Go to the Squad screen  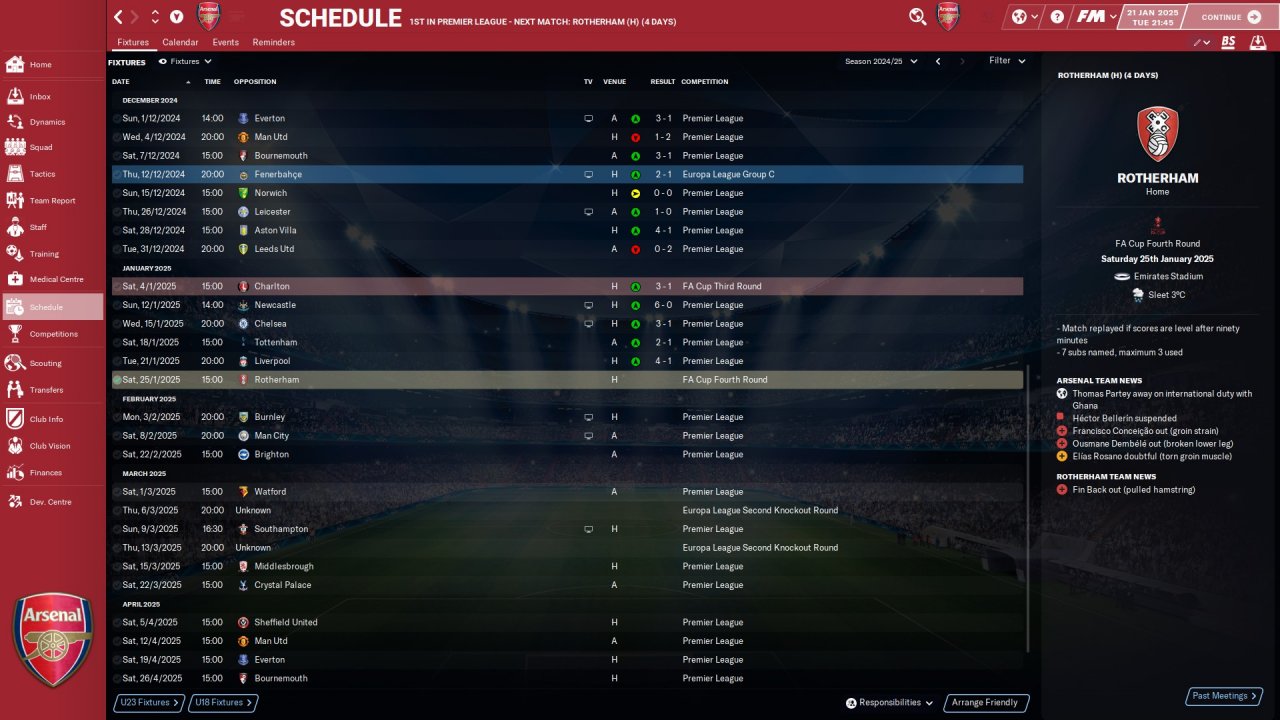pyautogui.click(x=40, y=147)
